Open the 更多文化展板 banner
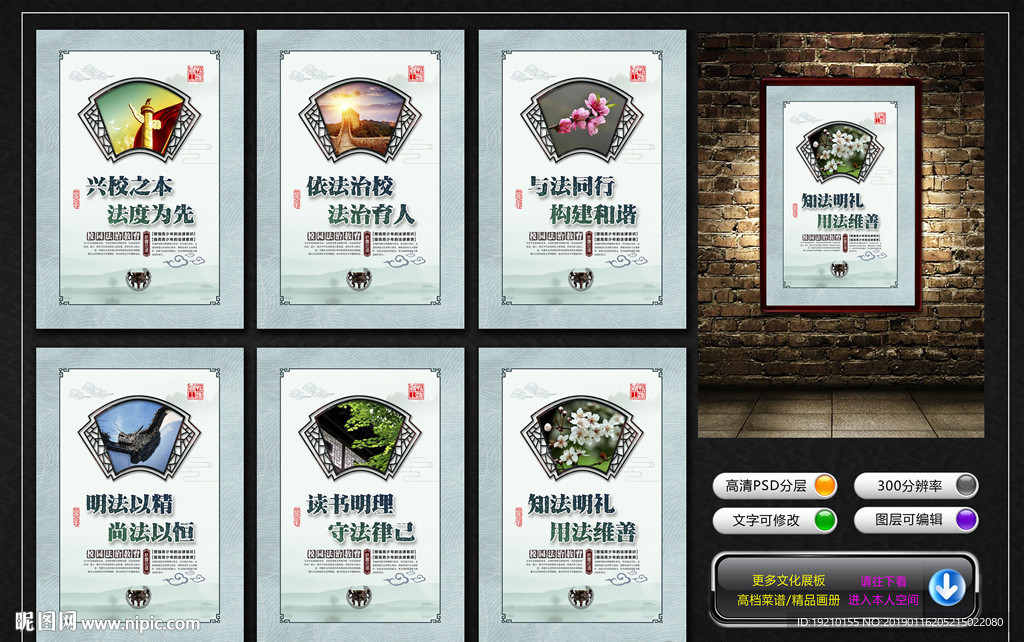 tap(789, 581)
